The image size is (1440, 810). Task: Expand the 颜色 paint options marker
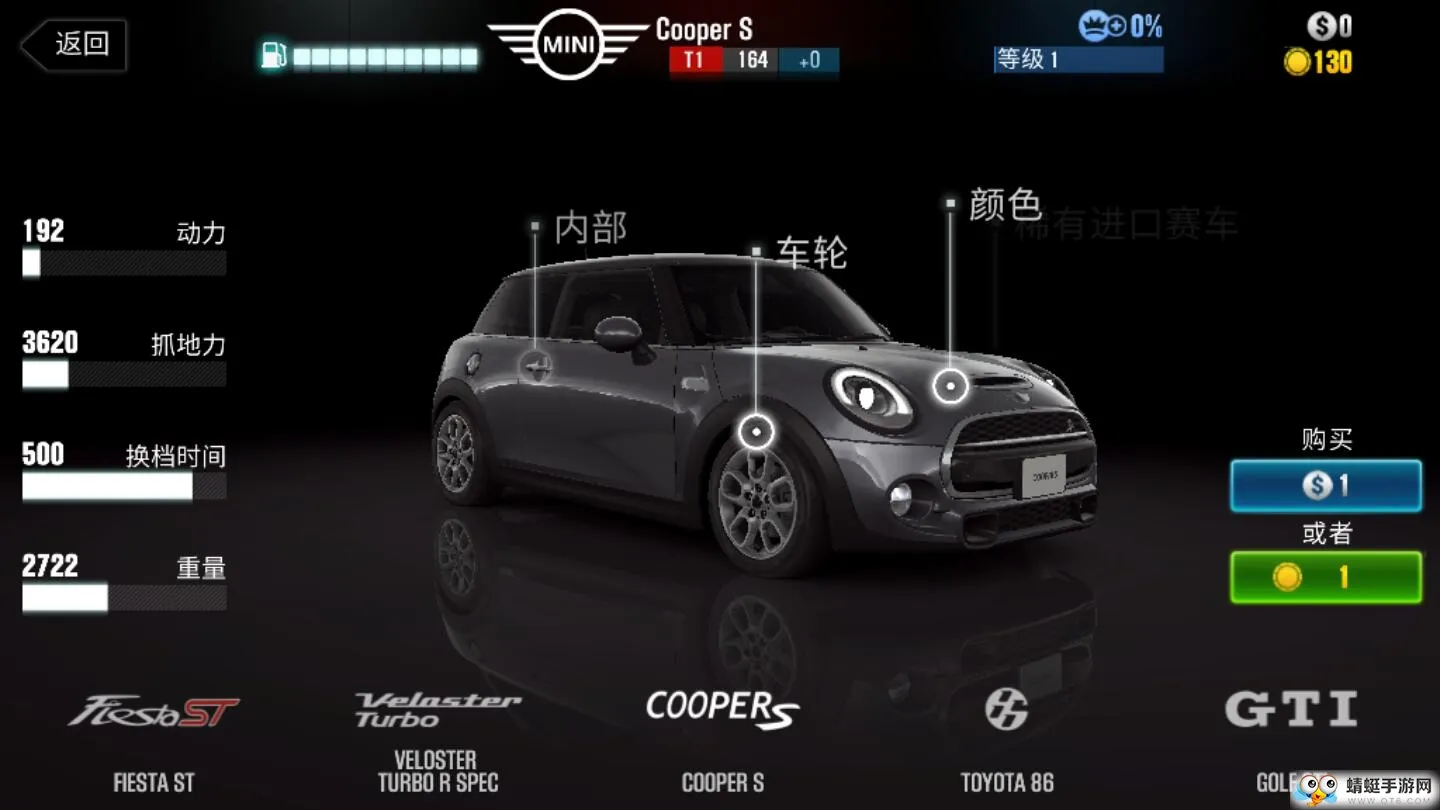(x=949, y=202)
